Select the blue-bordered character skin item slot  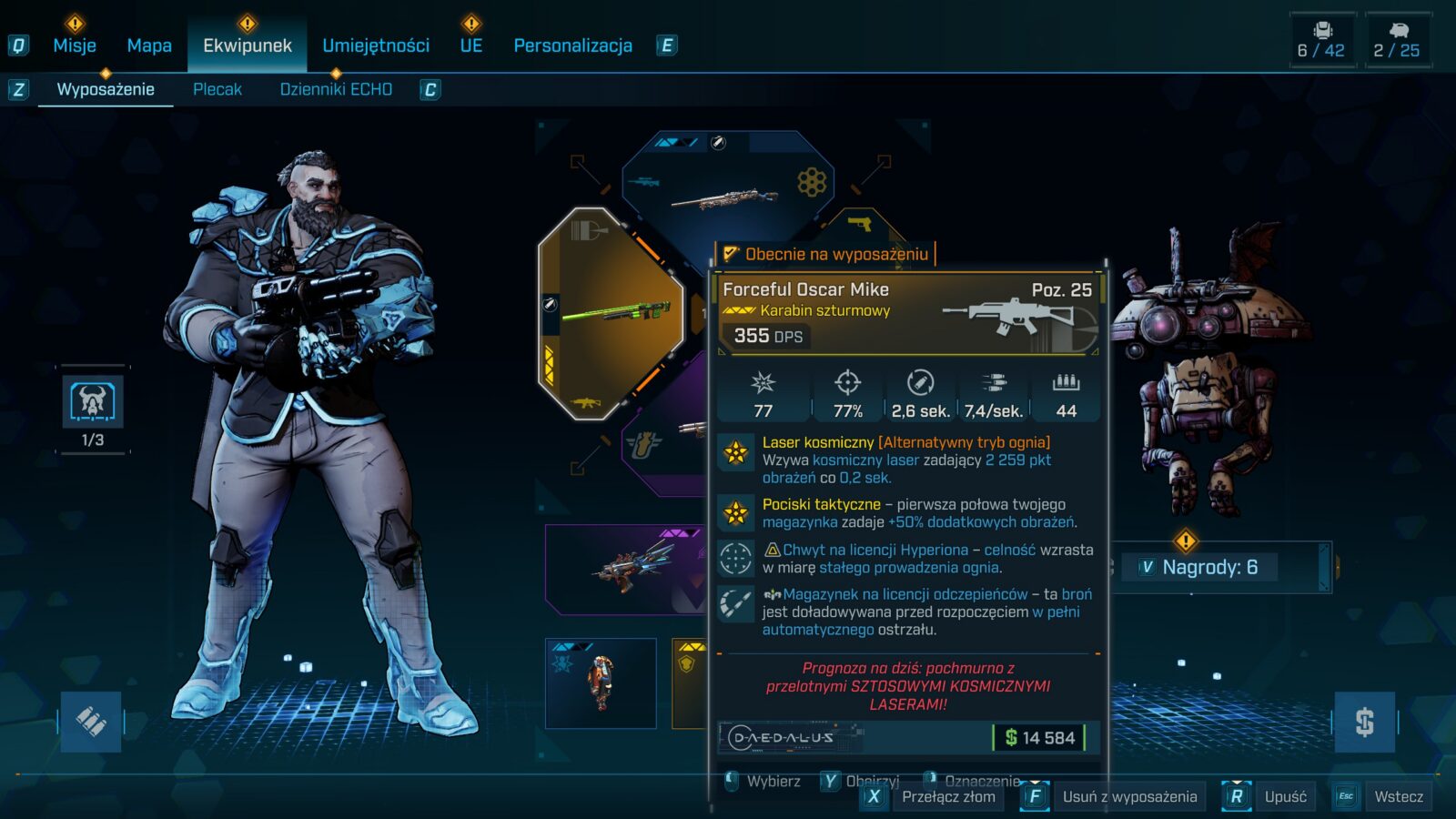601,682
